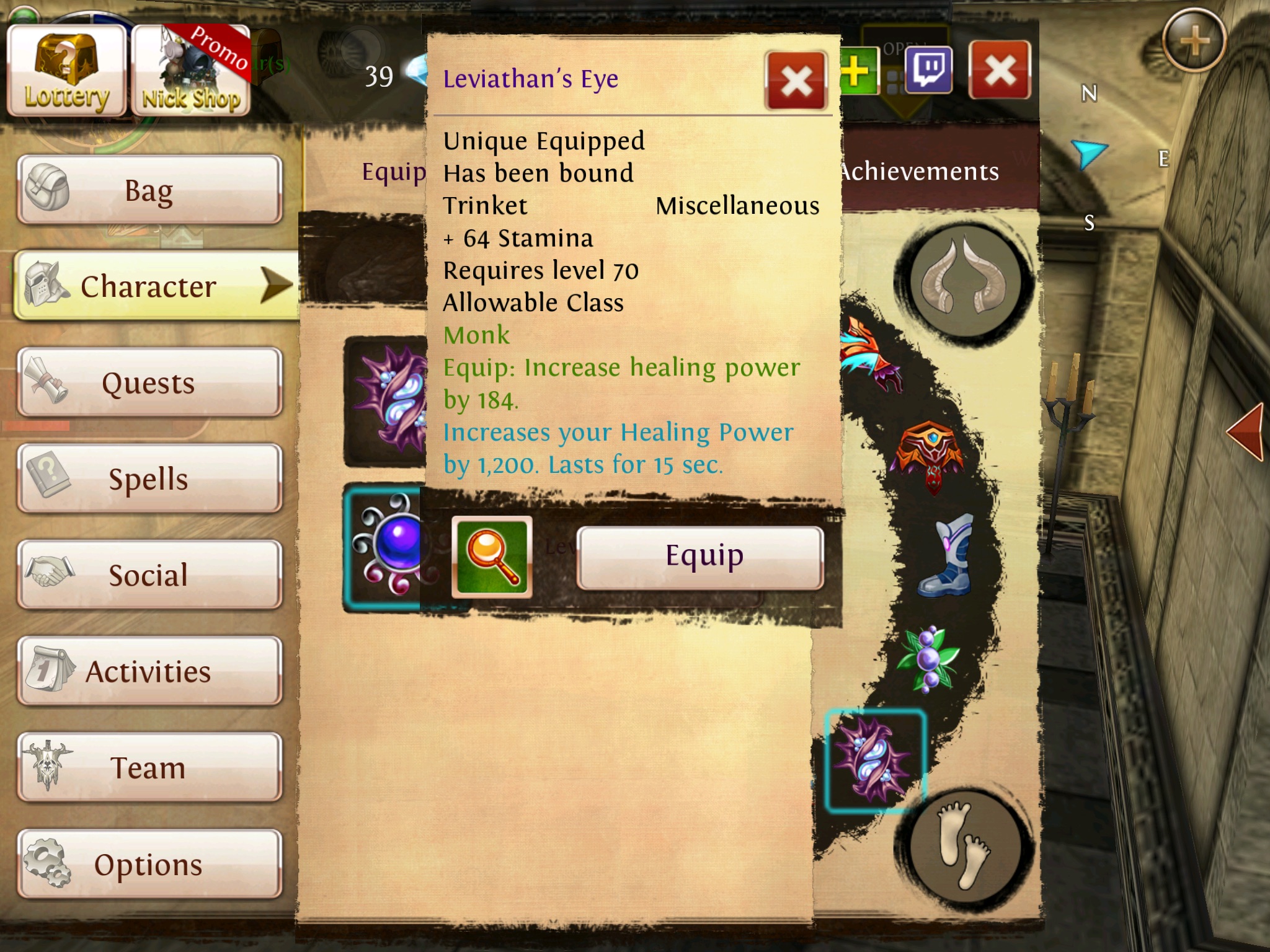Open the Options menu
Viewport: 1270px width, 952px height.
(x=149, y=864)
